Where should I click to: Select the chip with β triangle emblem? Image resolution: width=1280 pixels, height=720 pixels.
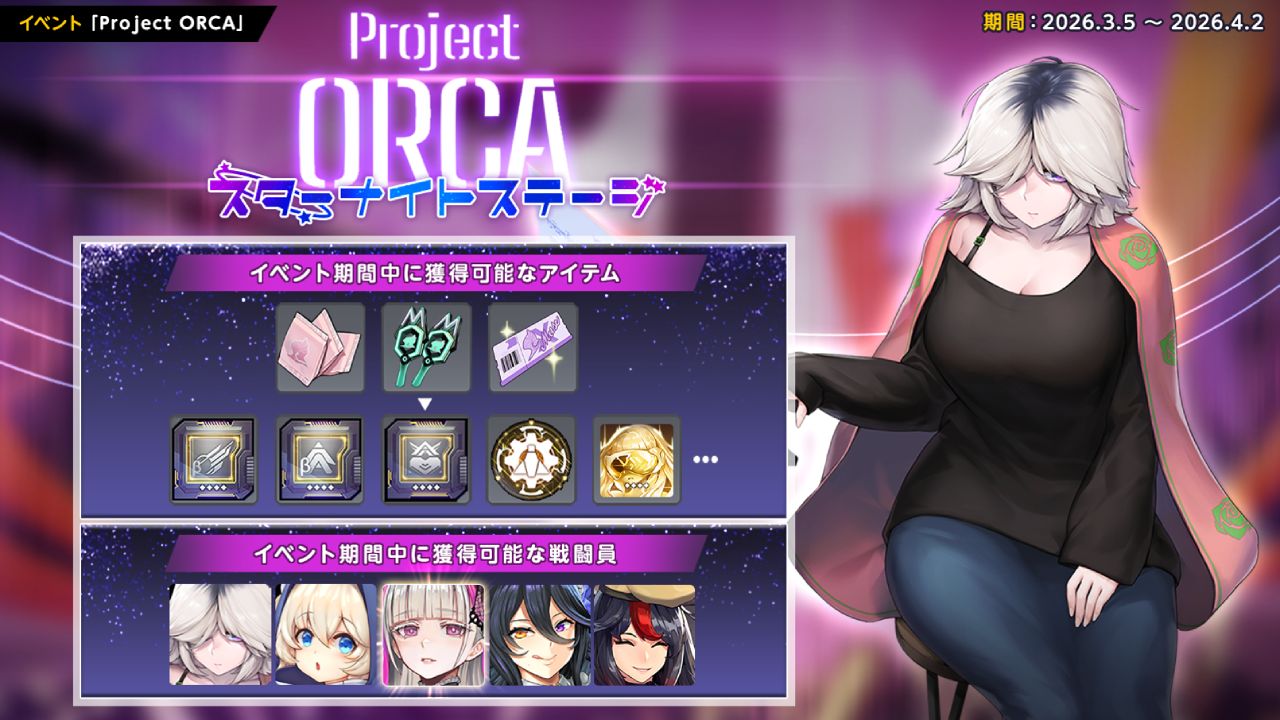[x=320, y=460]
